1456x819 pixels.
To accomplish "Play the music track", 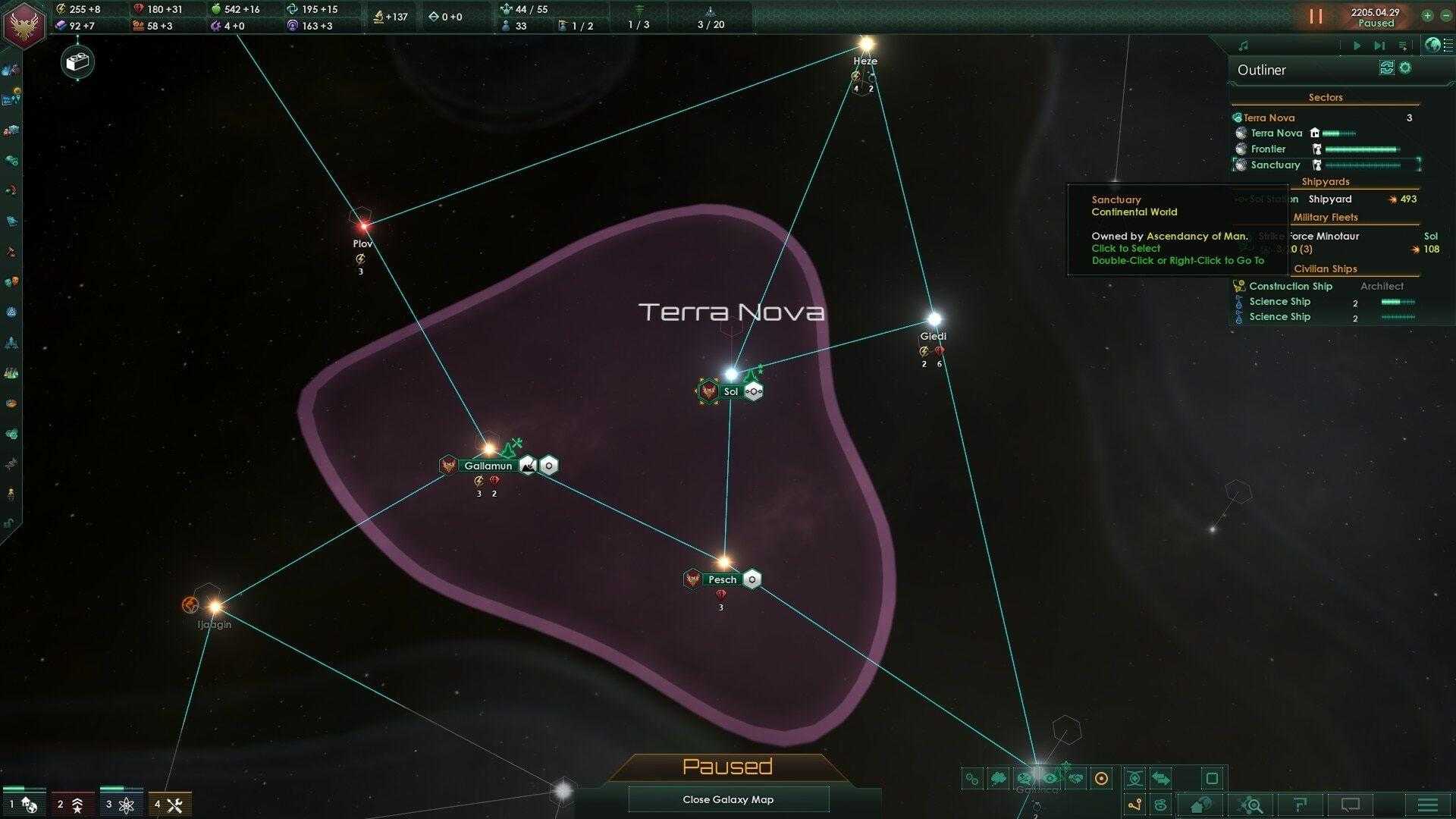I will [1357, 46].
